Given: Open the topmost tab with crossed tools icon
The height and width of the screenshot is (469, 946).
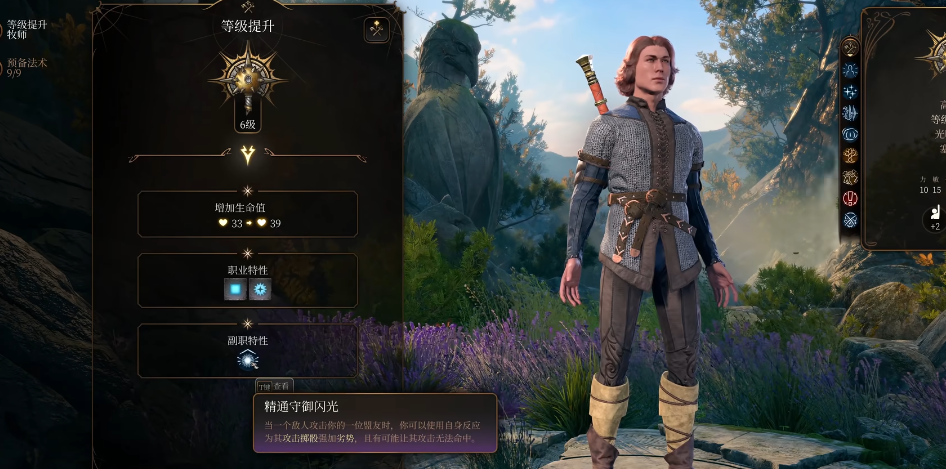Looking at the screenshot, I should click(851, 47).
